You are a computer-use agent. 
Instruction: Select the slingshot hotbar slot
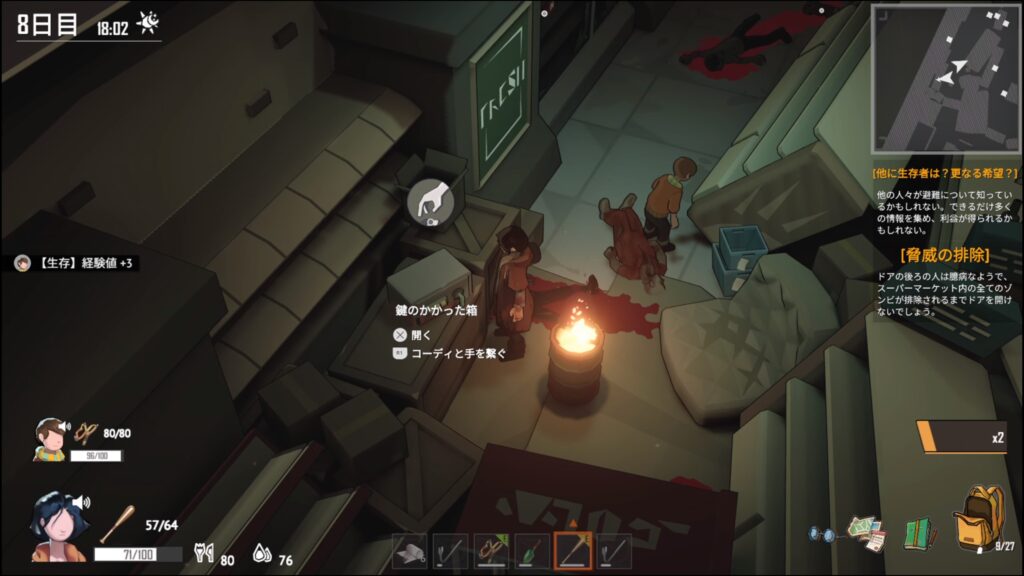491,552
